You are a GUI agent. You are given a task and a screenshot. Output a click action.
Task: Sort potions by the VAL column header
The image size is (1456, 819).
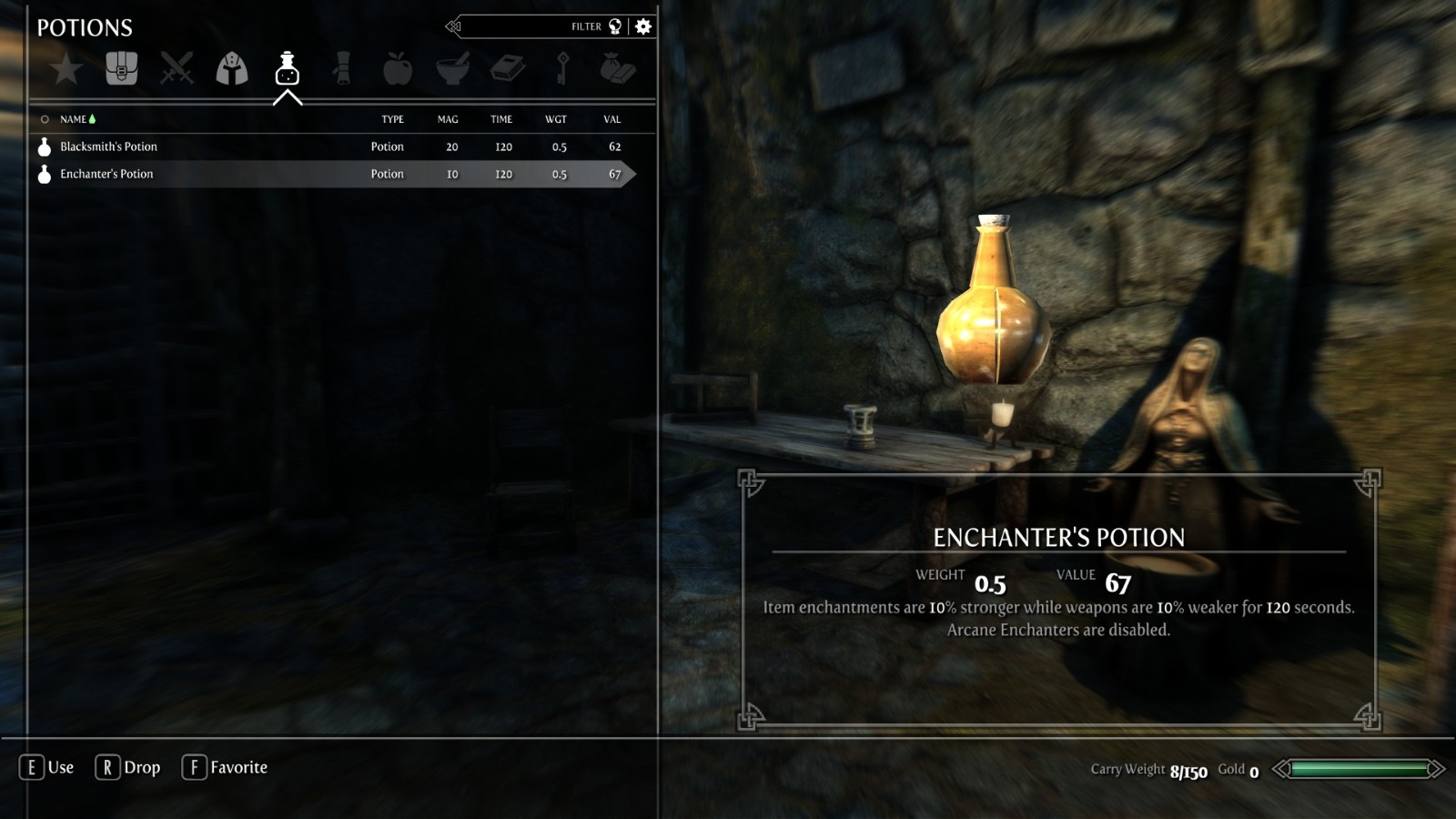pos(612,119)
